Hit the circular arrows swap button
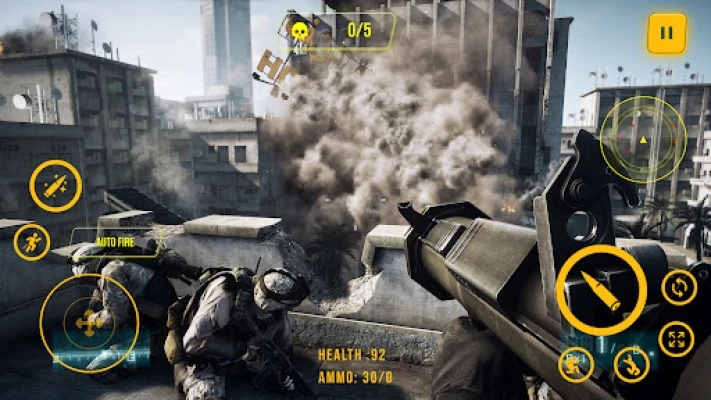The width and height of the screenshot is (711, 400). pyautogui.click(x=679, y=288)
